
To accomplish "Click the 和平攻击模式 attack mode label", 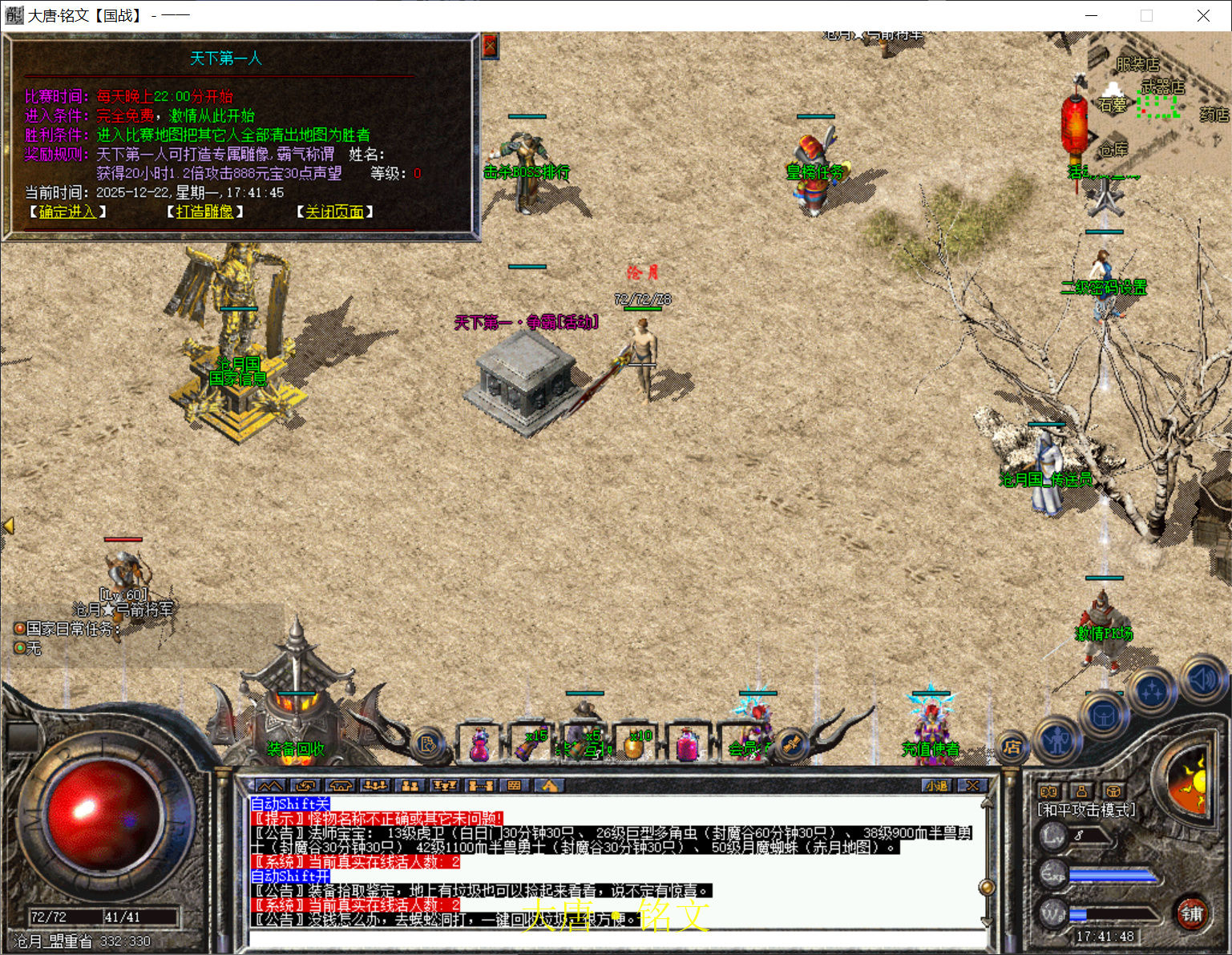I will [1086, 810].
